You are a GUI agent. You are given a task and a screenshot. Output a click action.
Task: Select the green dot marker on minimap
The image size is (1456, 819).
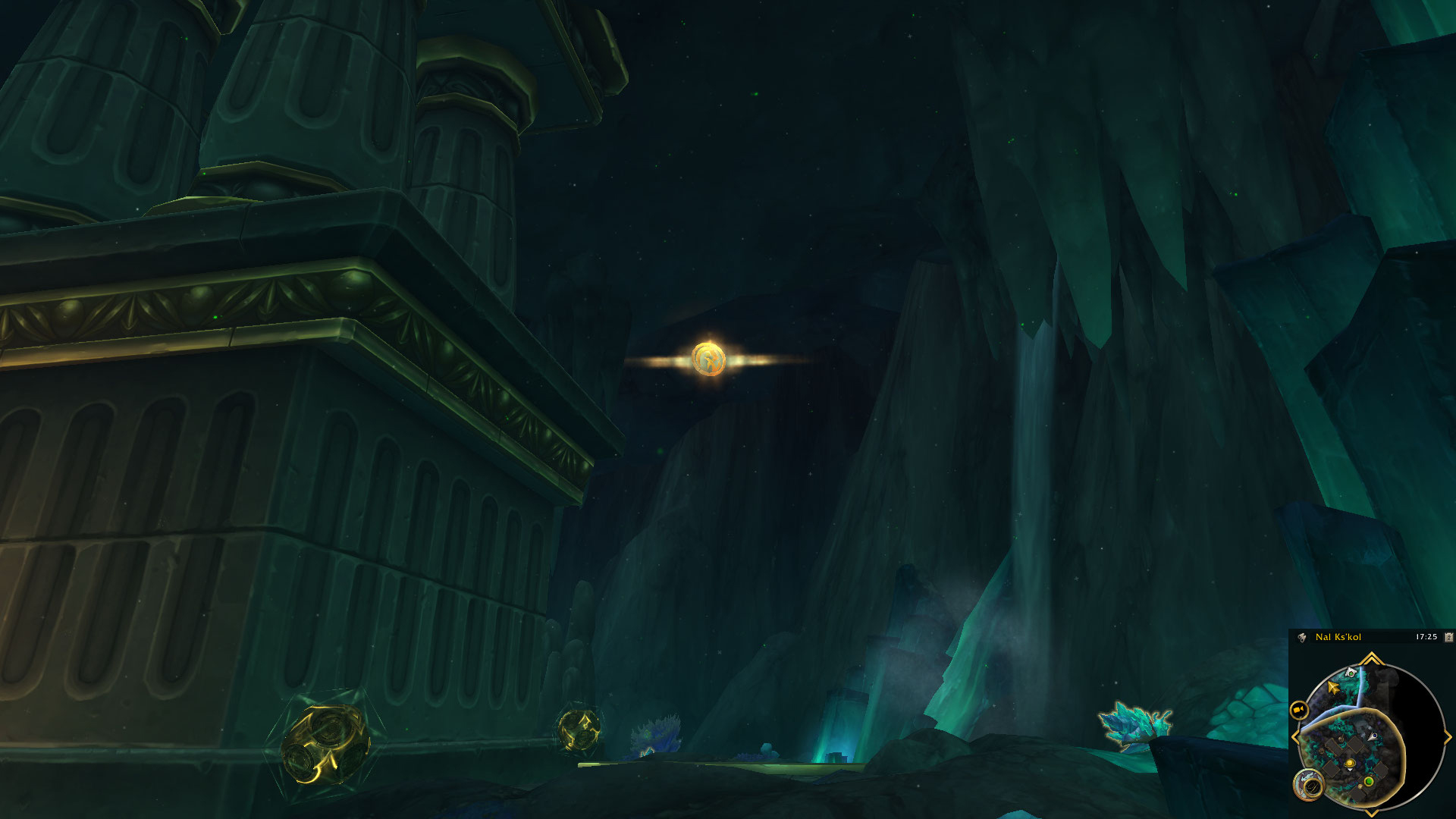1369,781
